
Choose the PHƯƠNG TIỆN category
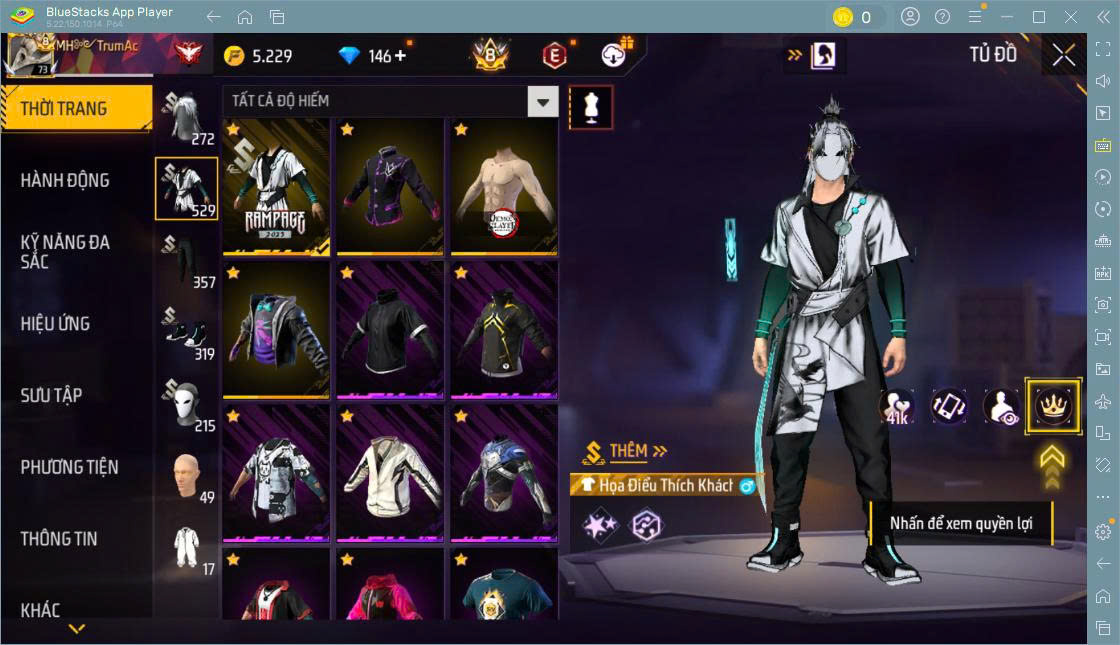click(x=69, y=467)
